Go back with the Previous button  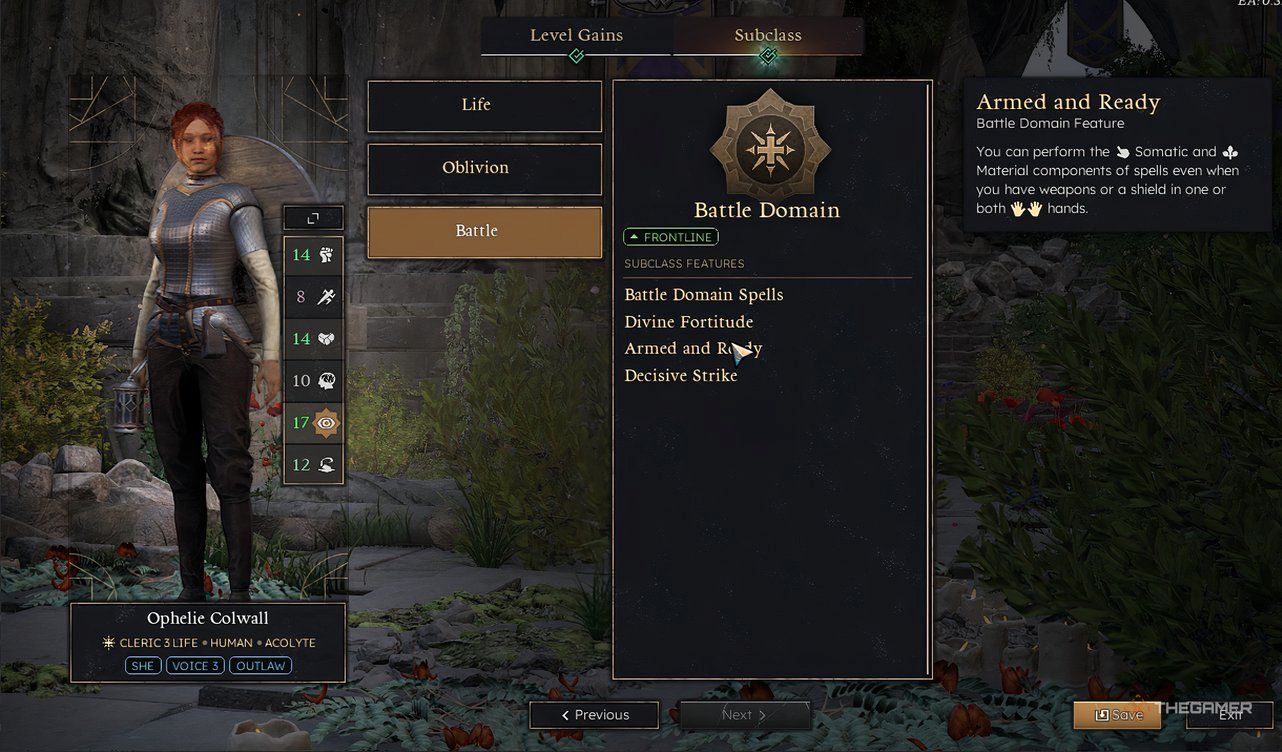(x=594, y=715)
